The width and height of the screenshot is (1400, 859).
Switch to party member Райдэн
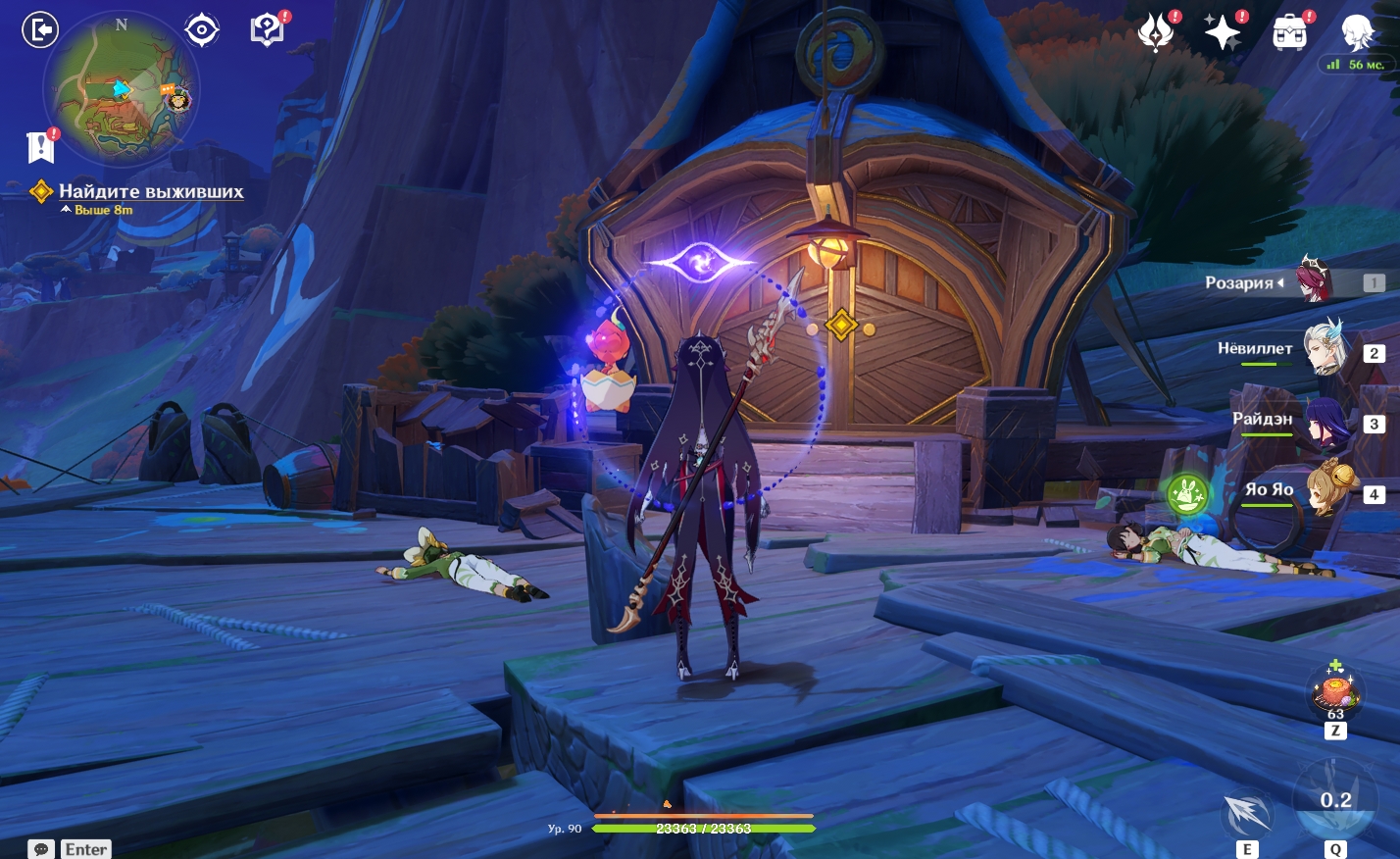click(x=1325, y=422)
